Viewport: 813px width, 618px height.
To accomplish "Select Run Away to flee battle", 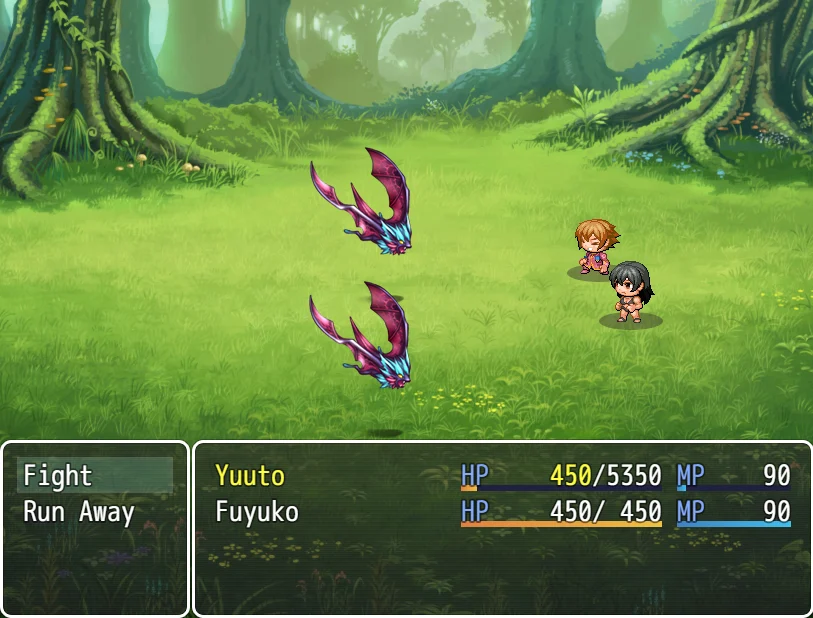I will tap(94, 513).
